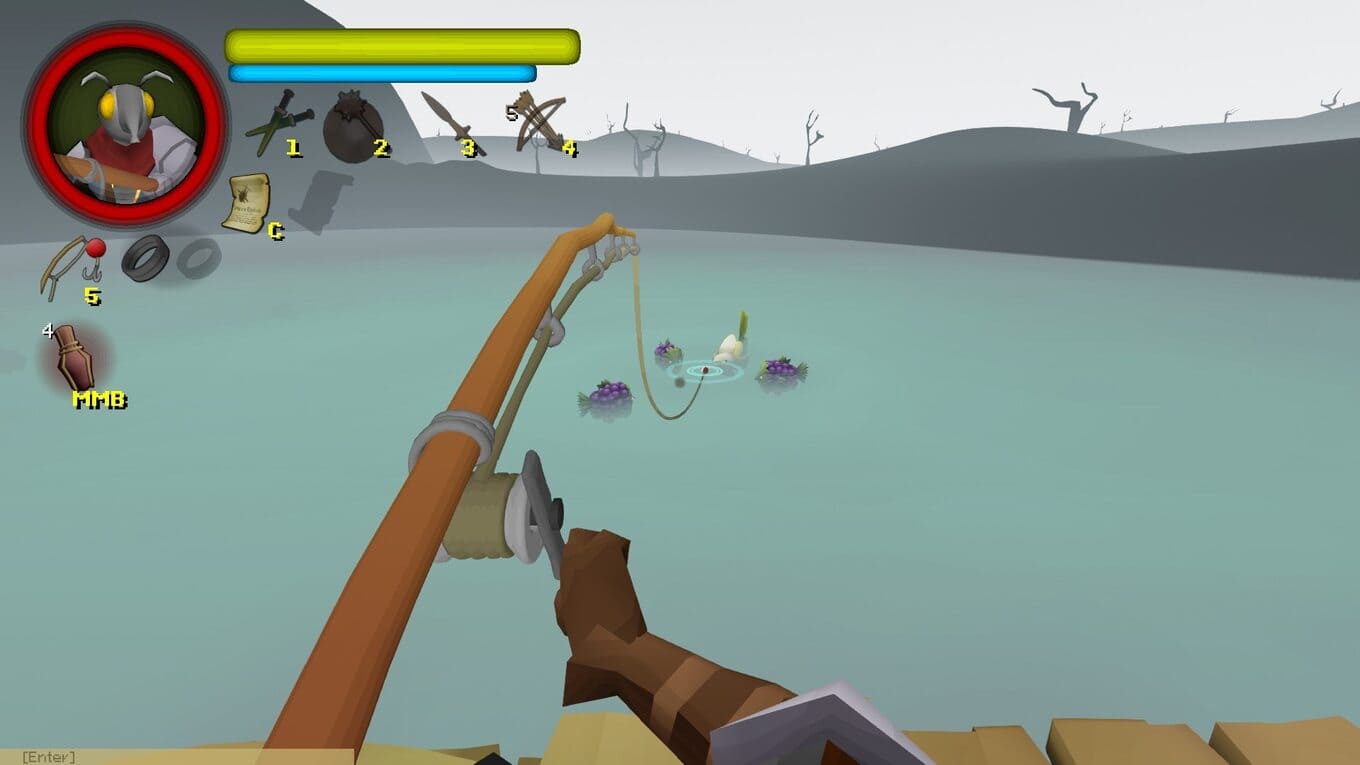Open the parchment scroll icon
Screen dimensions: 1360x765
[245, 203]
